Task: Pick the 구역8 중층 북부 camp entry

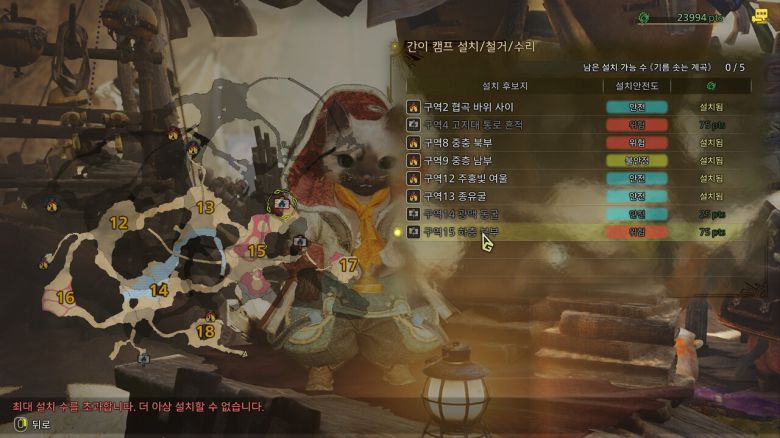Action: [458, 142]
